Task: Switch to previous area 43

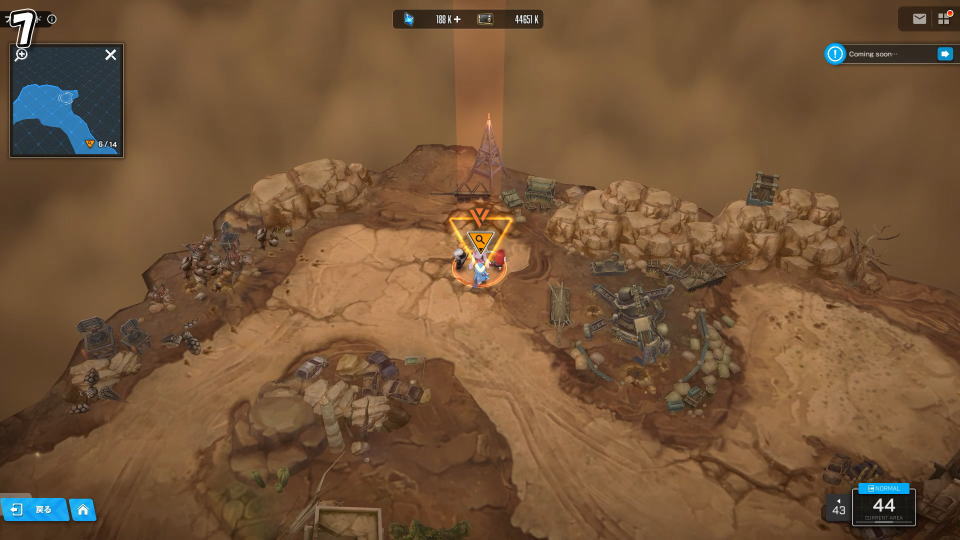Action: coord(838,507)
